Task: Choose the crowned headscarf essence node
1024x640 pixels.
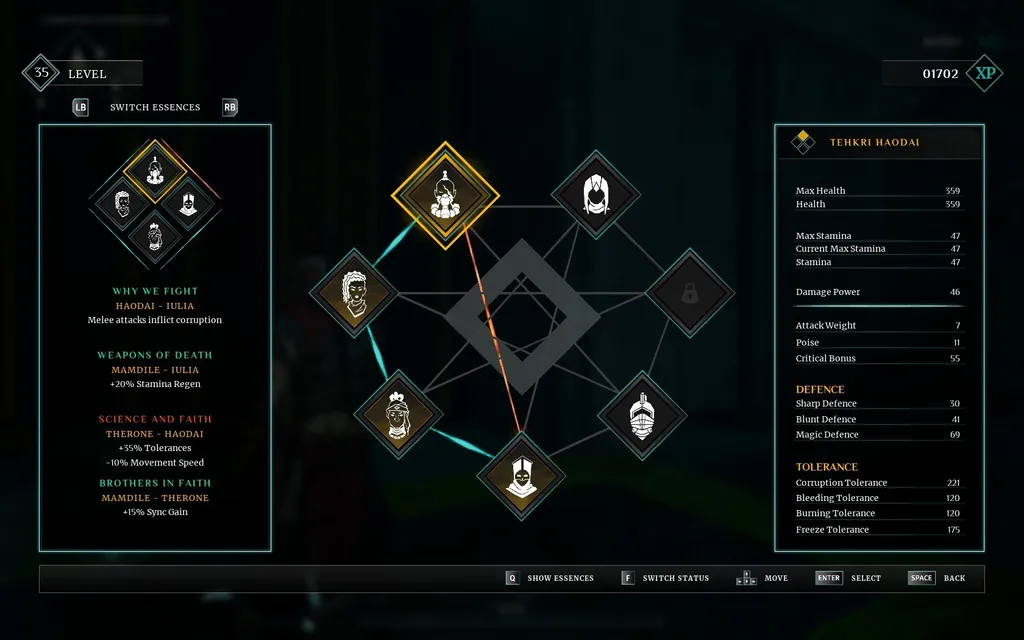Action: pos(399,414)
